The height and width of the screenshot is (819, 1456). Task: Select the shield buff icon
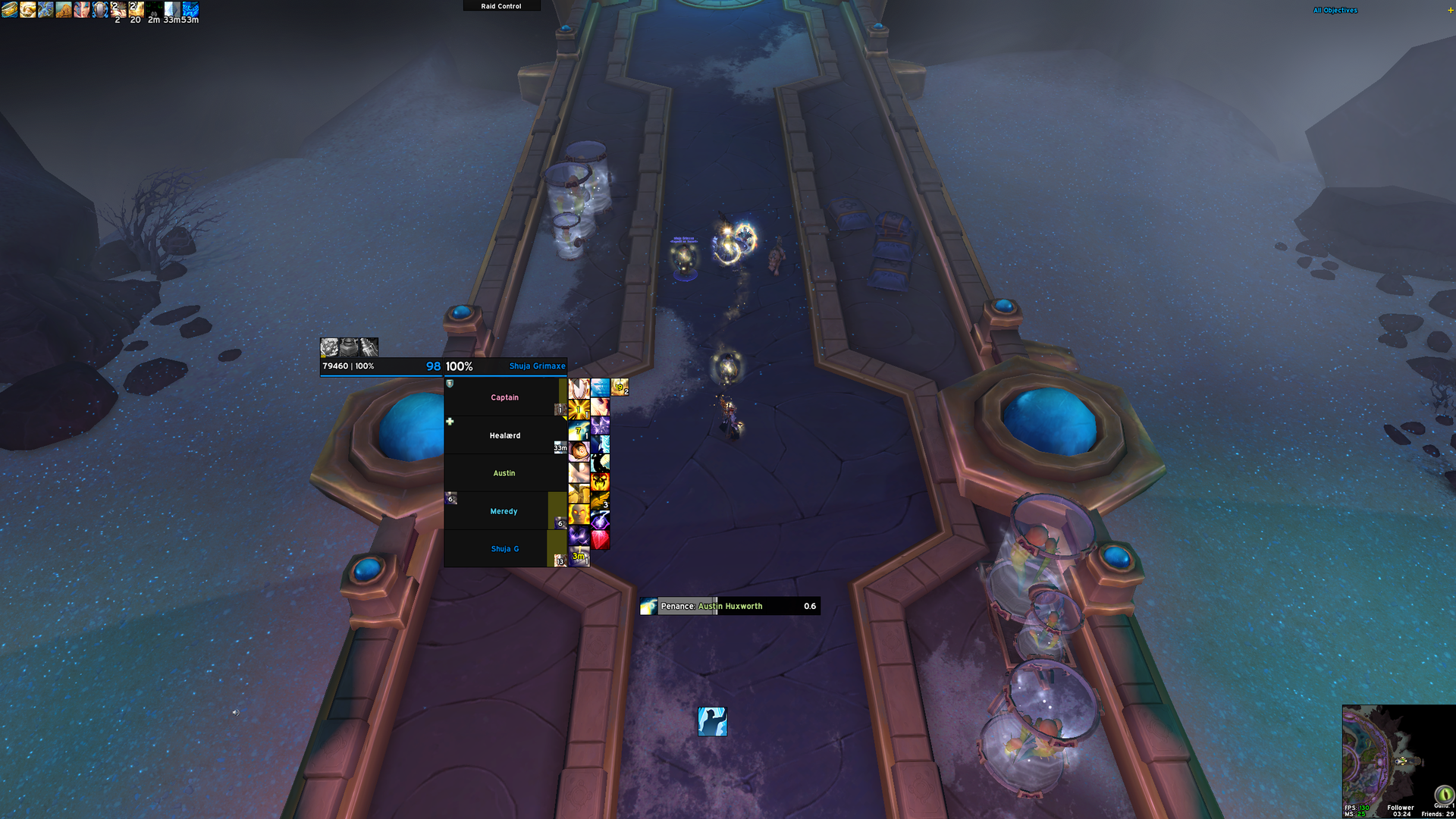pyautogui.click(x=100, y=10)
